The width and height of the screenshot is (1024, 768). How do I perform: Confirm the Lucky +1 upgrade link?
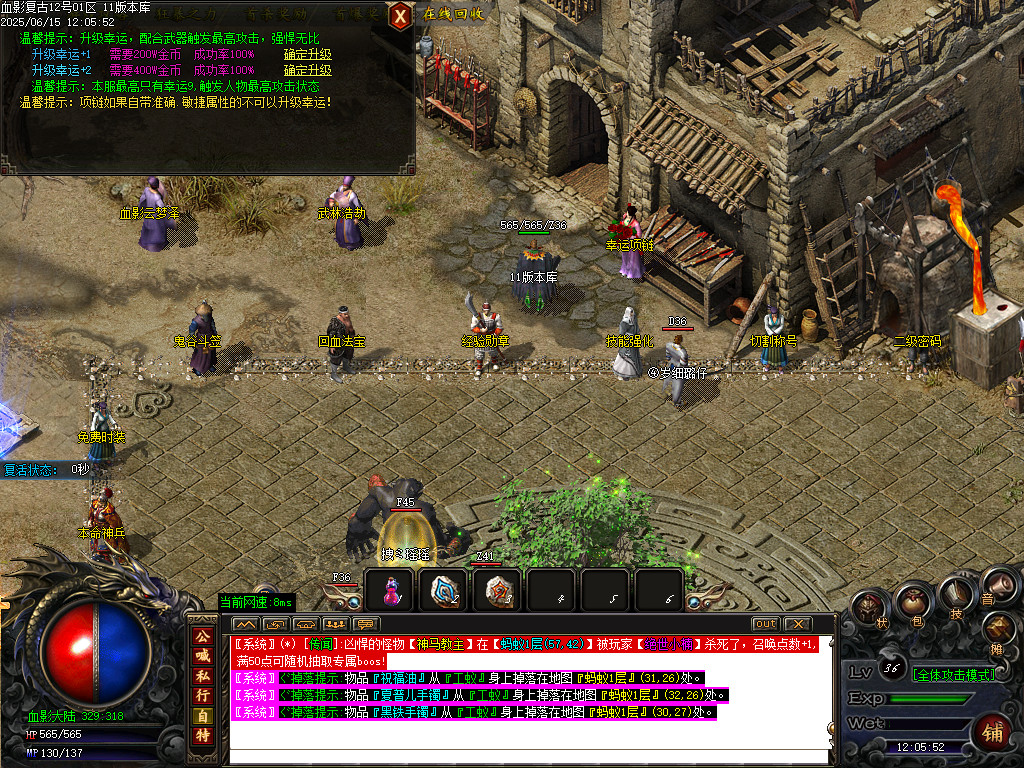(x=307, y=55)
